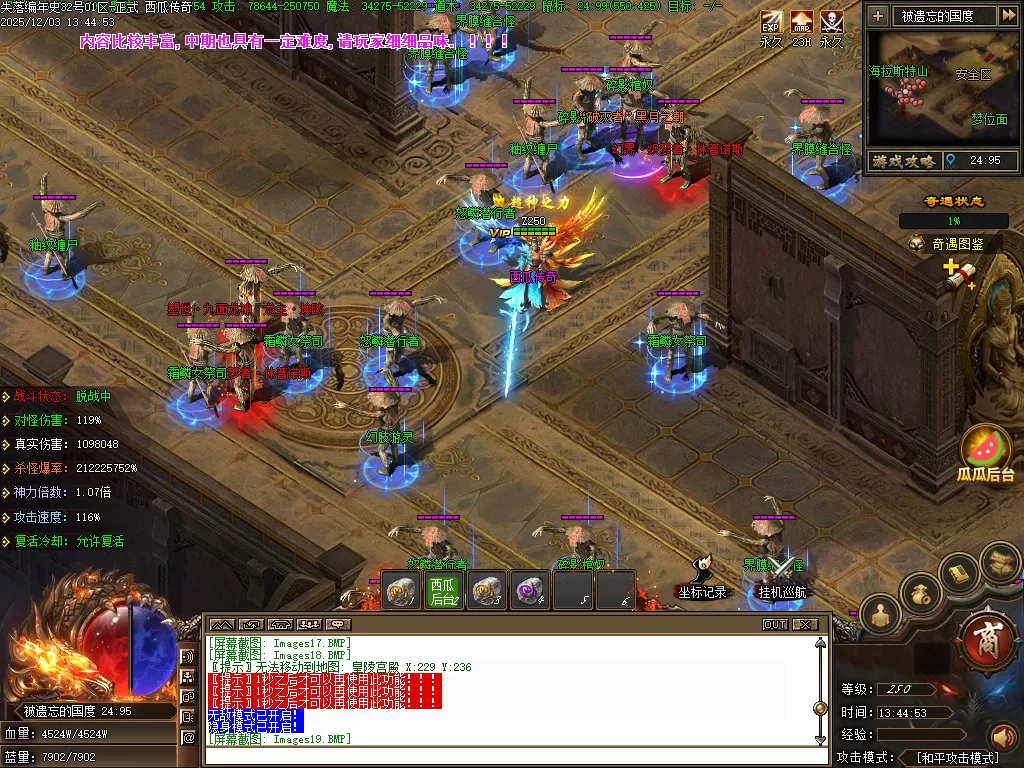The image size is (1024, 768).
Task: Use the 西瓜后台 hotbar slot
Action: tap(443, 590)
